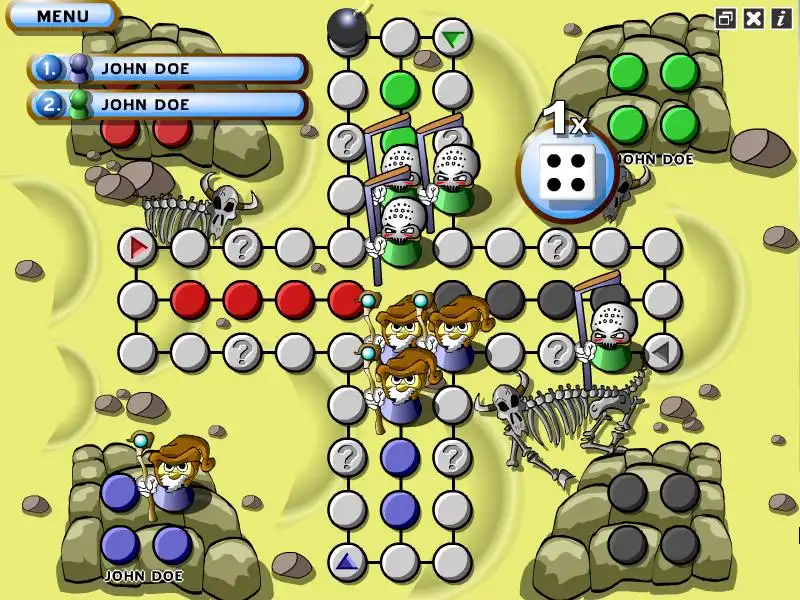Select the green down-arrow start tile

pyautogui.click(x=453, y=39)
